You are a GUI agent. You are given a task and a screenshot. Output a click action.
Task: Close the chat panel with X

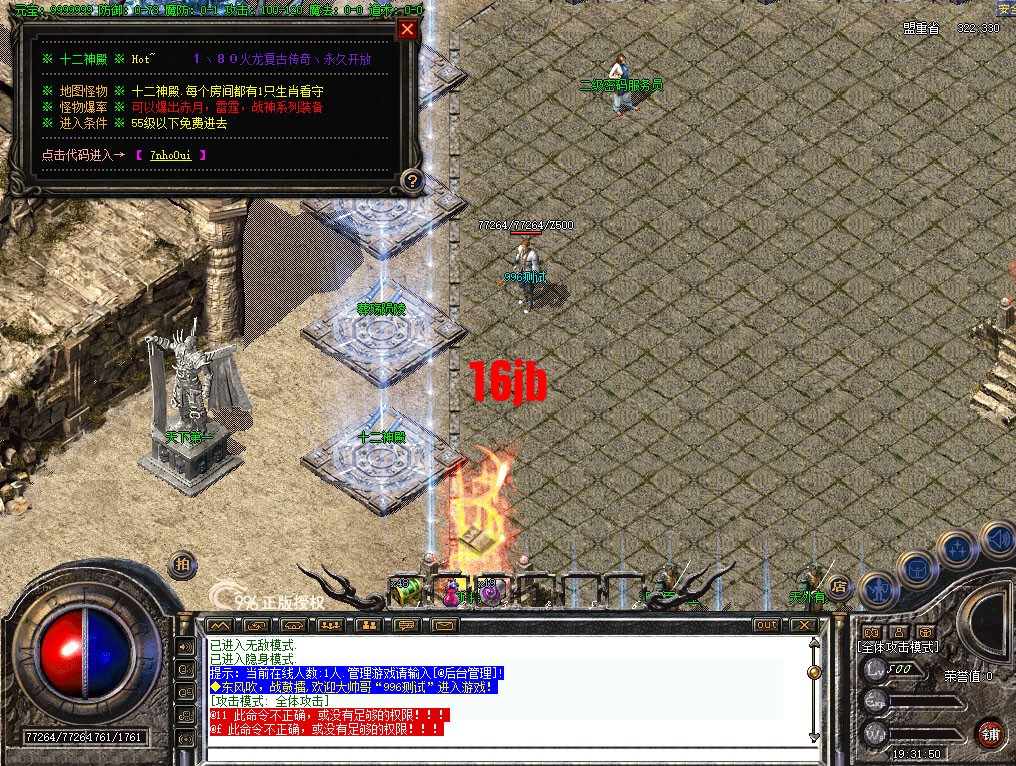(x=803, y=625)
